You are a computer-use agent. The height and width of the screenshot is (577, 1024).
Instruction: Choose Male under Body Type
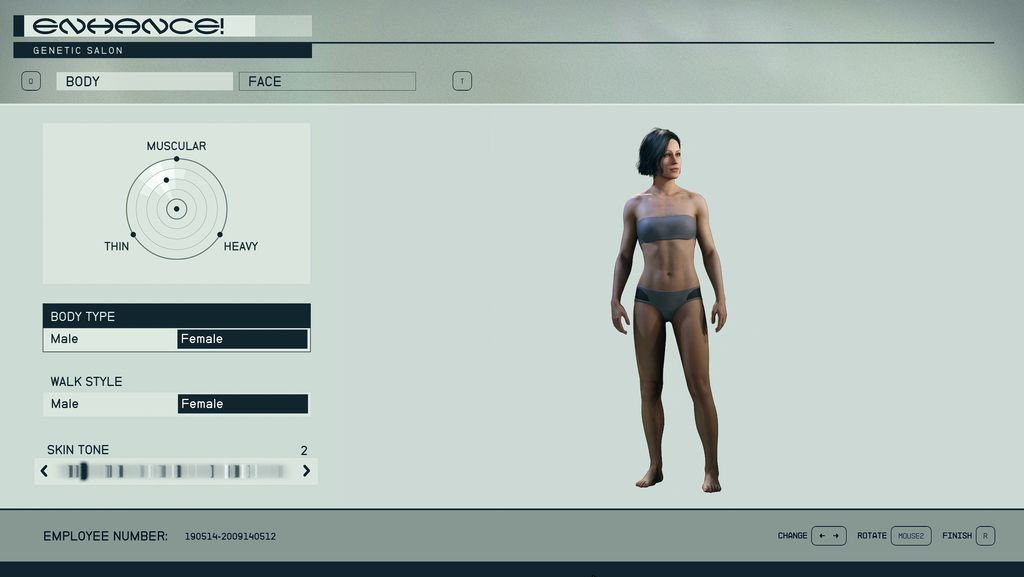point(110,339)
